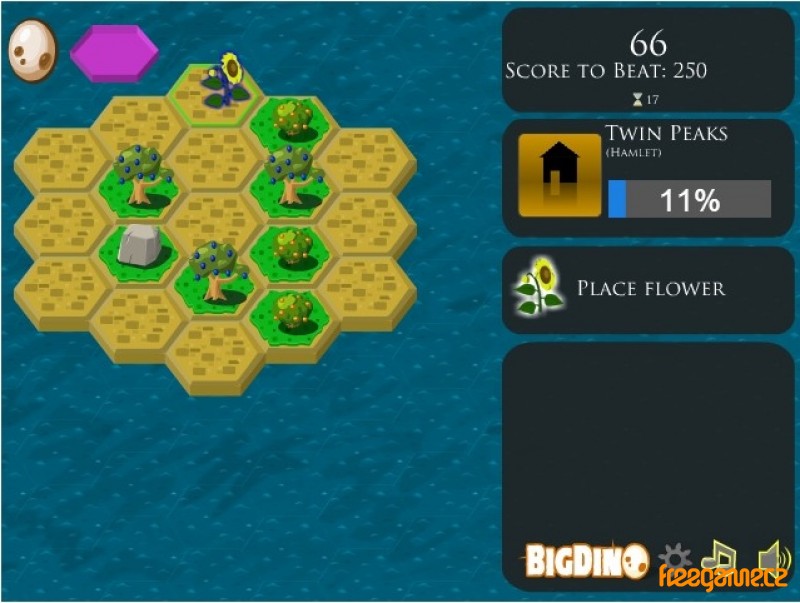The height and width of the screenshot is (603, 800).
Task: Open the BigDino logo link
Action: 587,562
